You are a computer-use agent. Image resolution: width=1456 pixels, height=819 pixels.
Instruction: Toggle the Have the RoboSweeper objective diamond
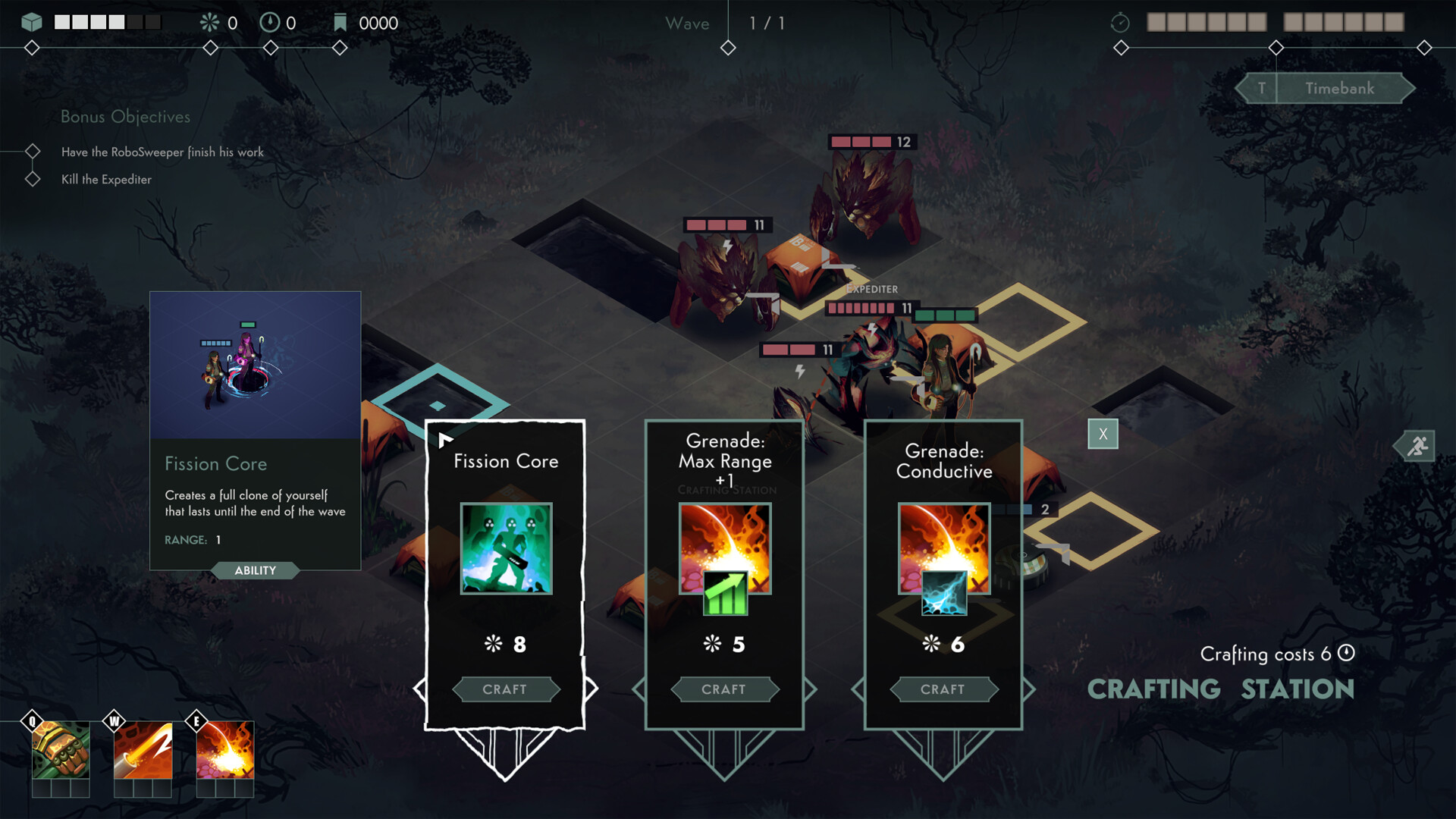[x=32, y=151]
